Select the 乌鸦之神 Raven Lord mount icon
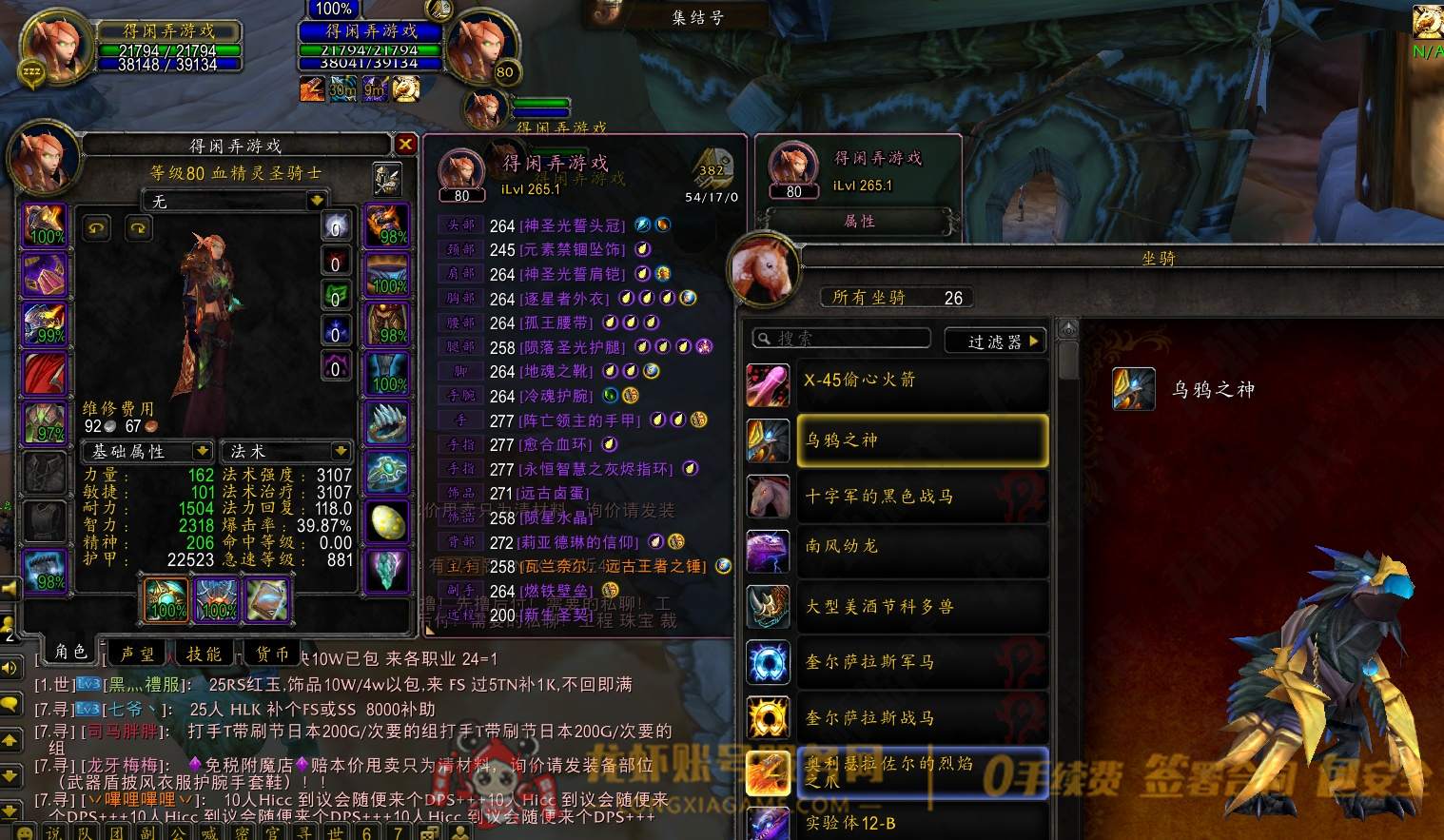 (x=768, y=440)
